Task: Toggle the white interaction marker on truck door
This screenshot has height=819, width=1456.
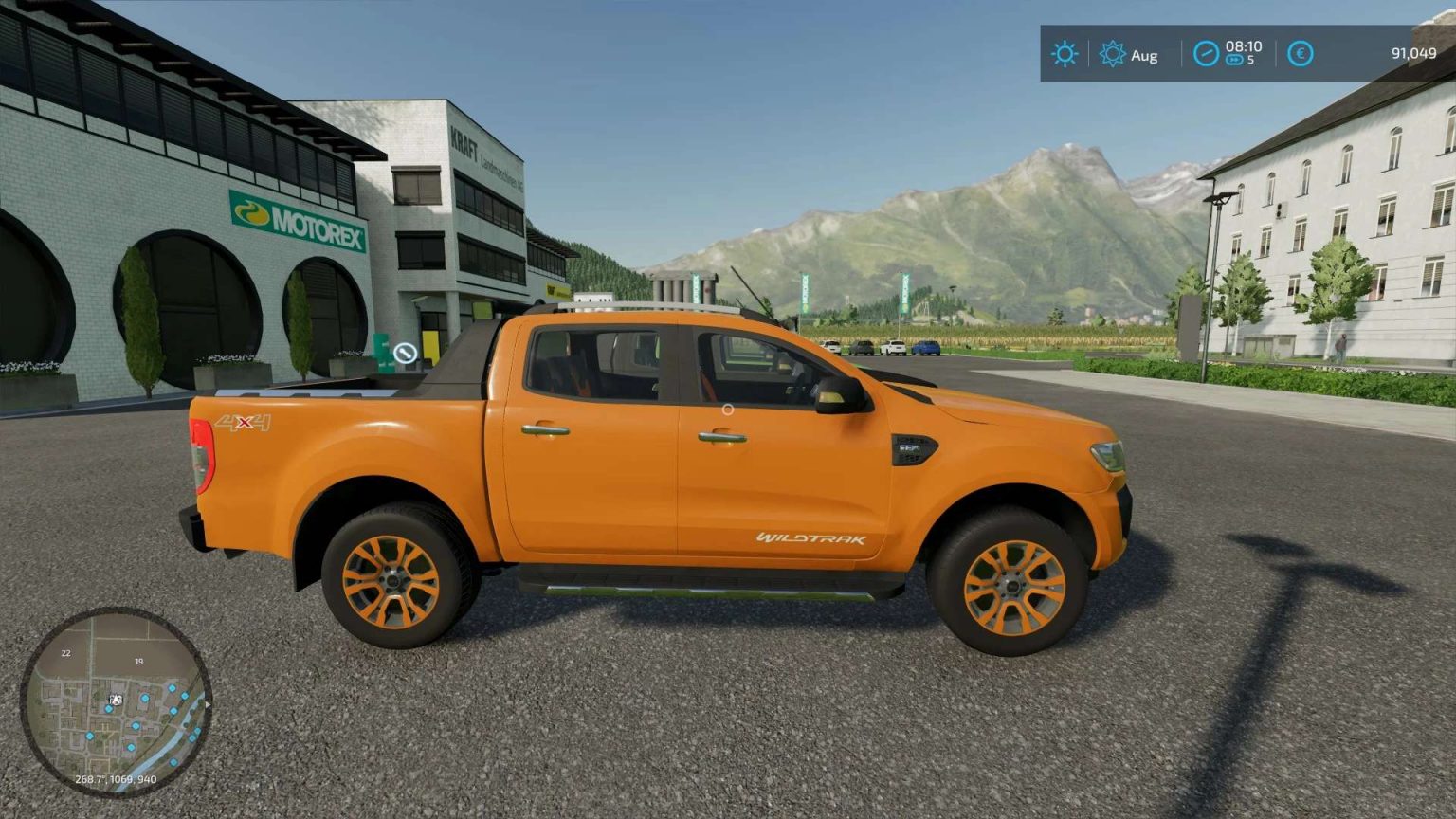Action: 727,409
